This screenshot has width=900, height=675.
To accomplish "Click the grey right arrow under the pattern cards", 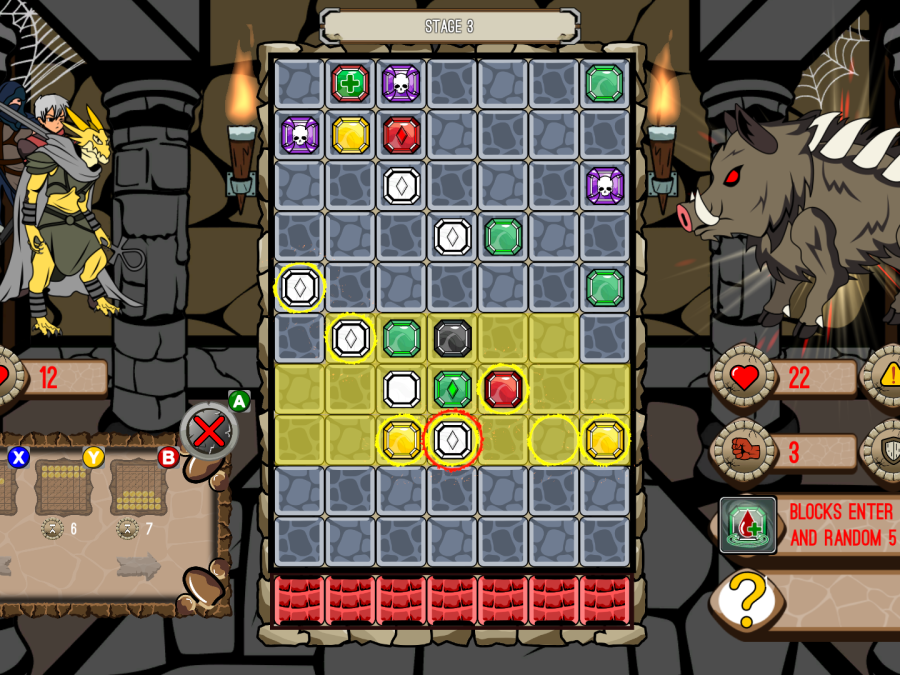I will point(138,566).
